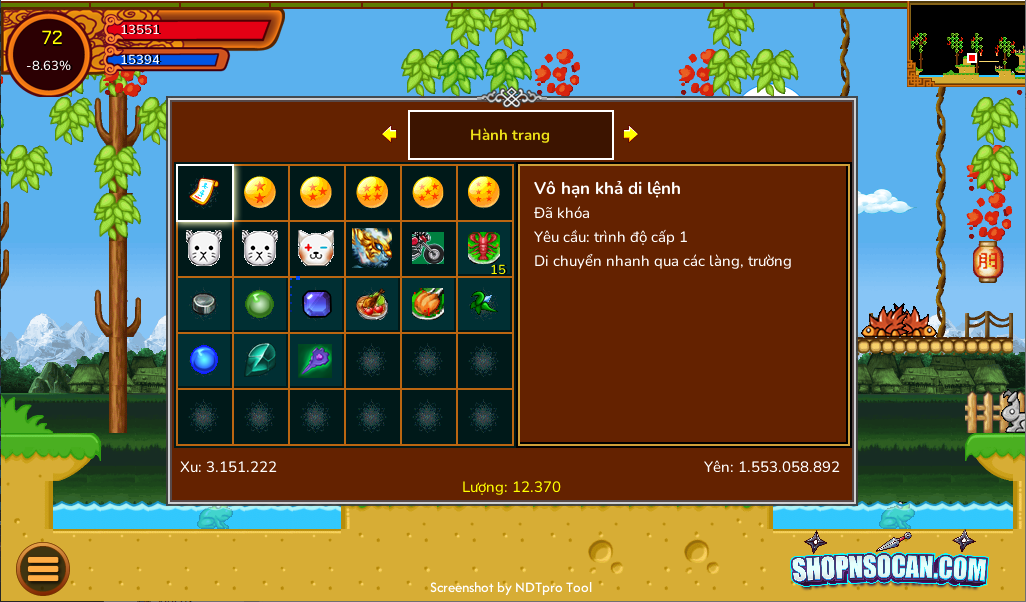Select the two-star dragon ball

260,193
